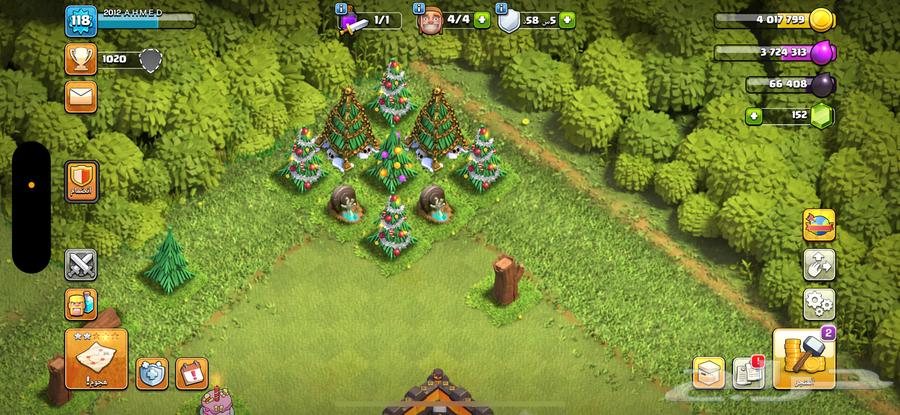900x415 pixels.
Task: Add more gems with the green plus
Action: [x=752, y=116]
